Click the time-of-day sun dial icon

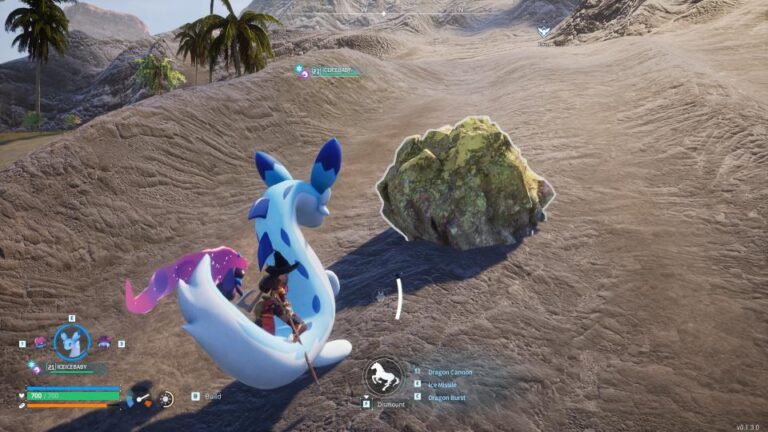[166, 398]
